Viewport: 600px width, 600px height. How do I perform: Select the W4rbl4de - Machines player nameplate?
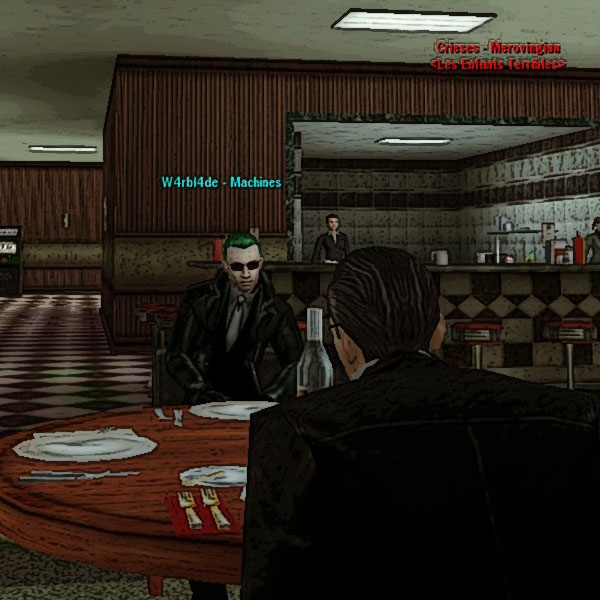221,183
